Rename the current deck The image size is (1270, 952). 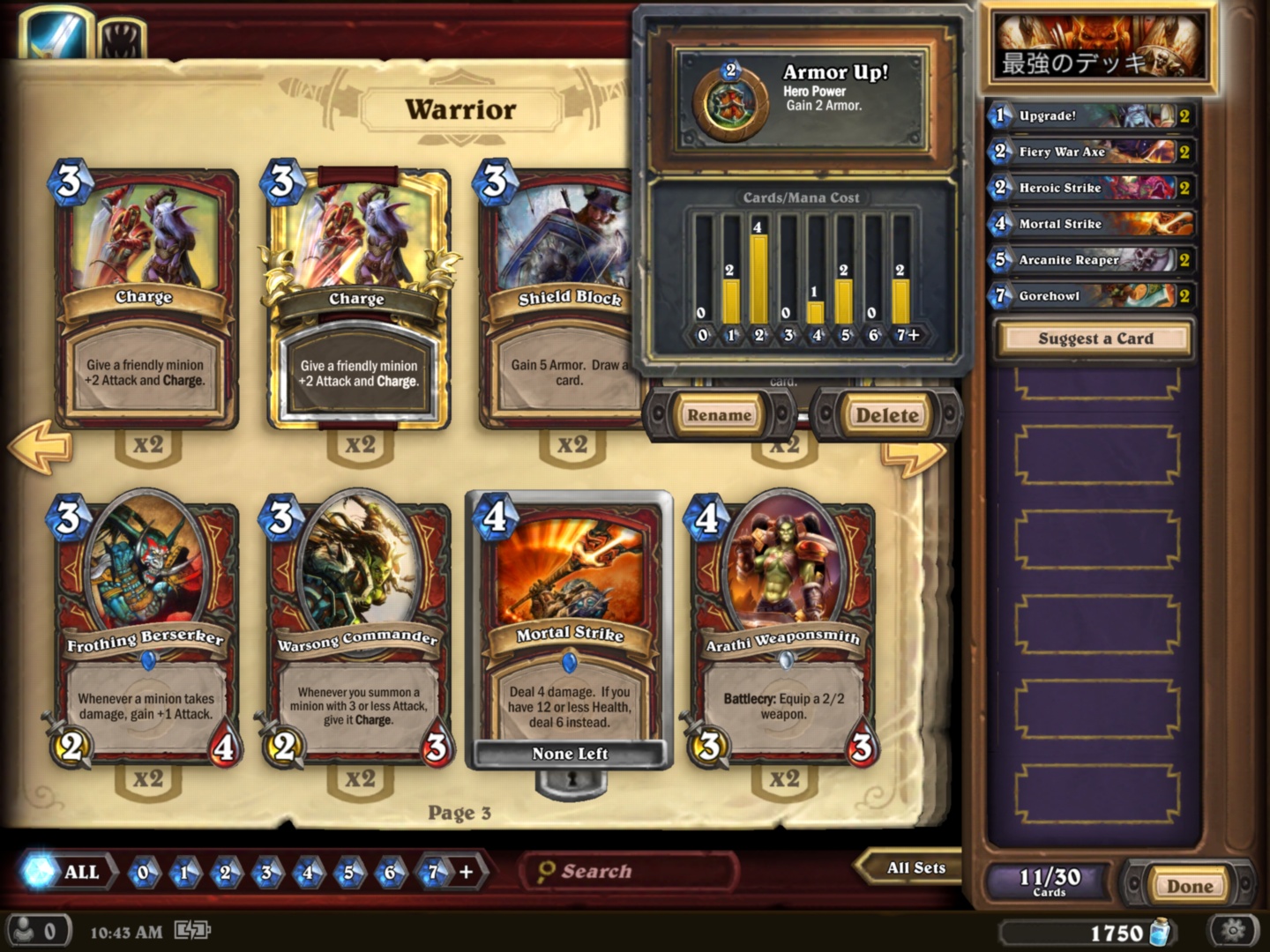(719, 415)
